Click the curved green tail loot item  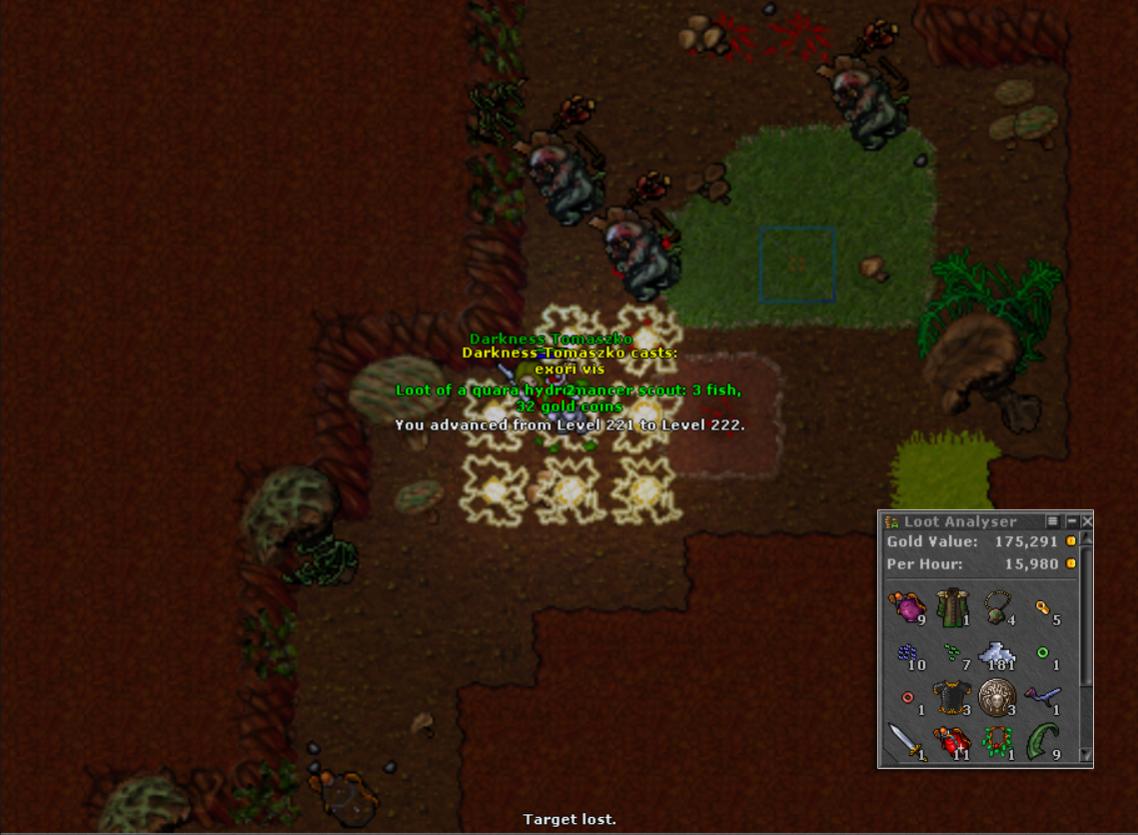point(1043,743)
